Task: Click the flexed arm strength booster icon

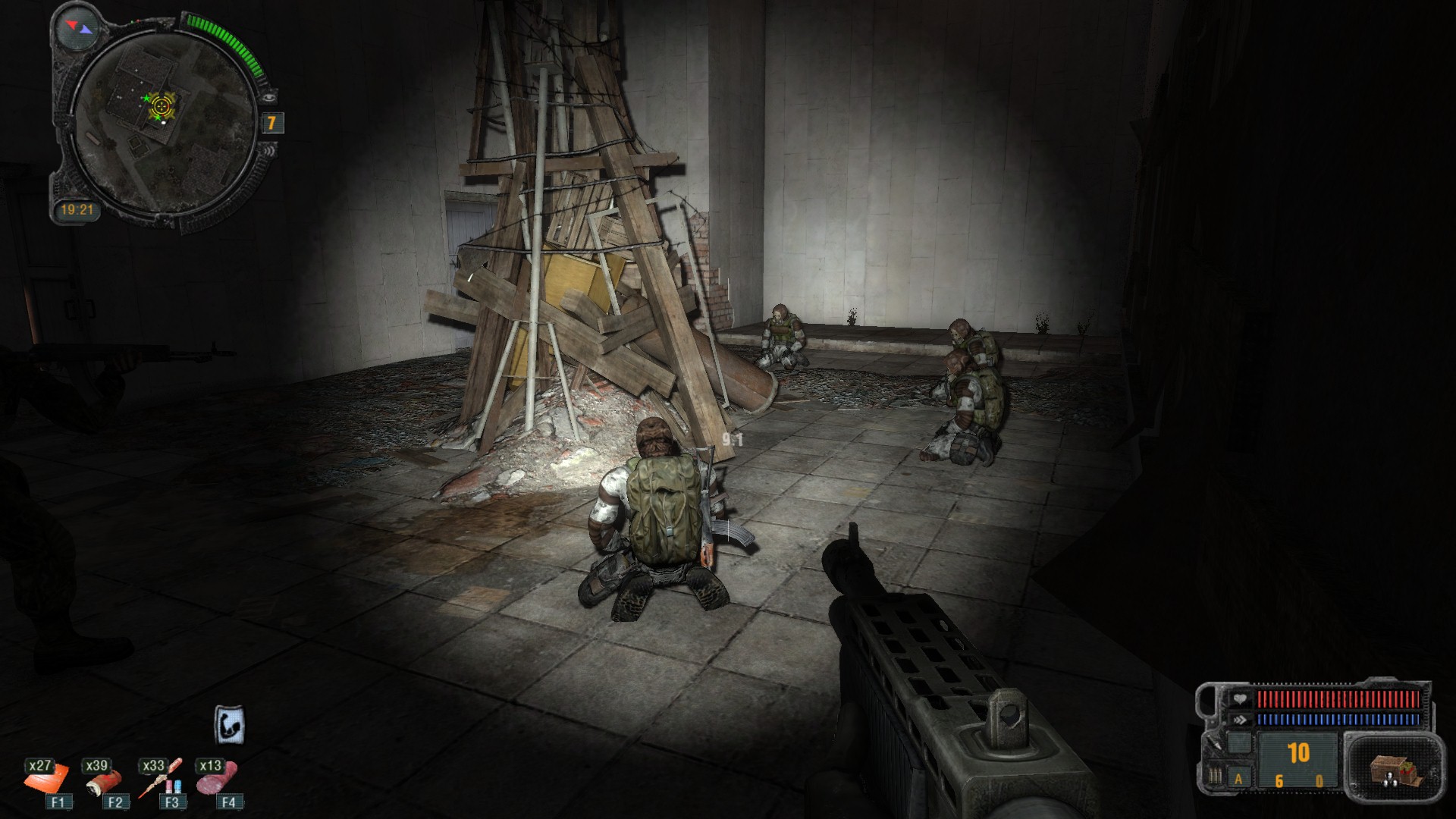Action: coord(229,723)
